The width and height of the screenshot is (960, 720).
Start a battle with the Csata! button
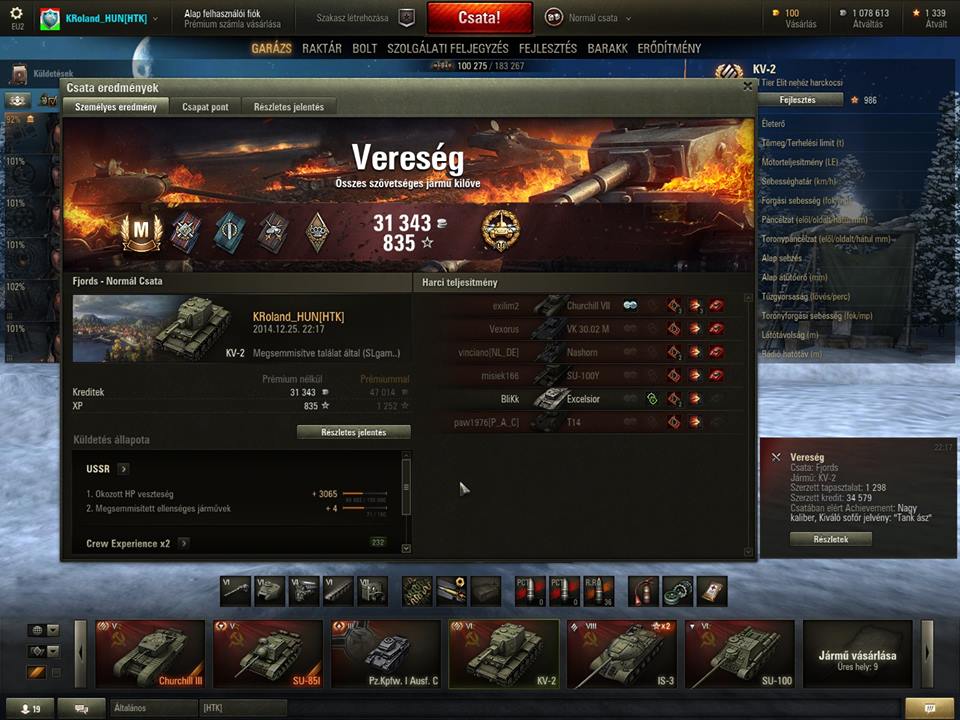pos(479,18)
